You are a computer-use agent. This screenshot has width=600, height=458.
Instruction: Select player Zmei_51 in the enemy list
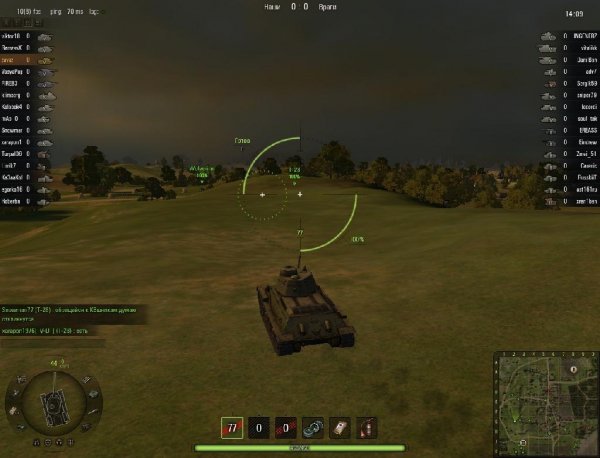coord(580,154)
